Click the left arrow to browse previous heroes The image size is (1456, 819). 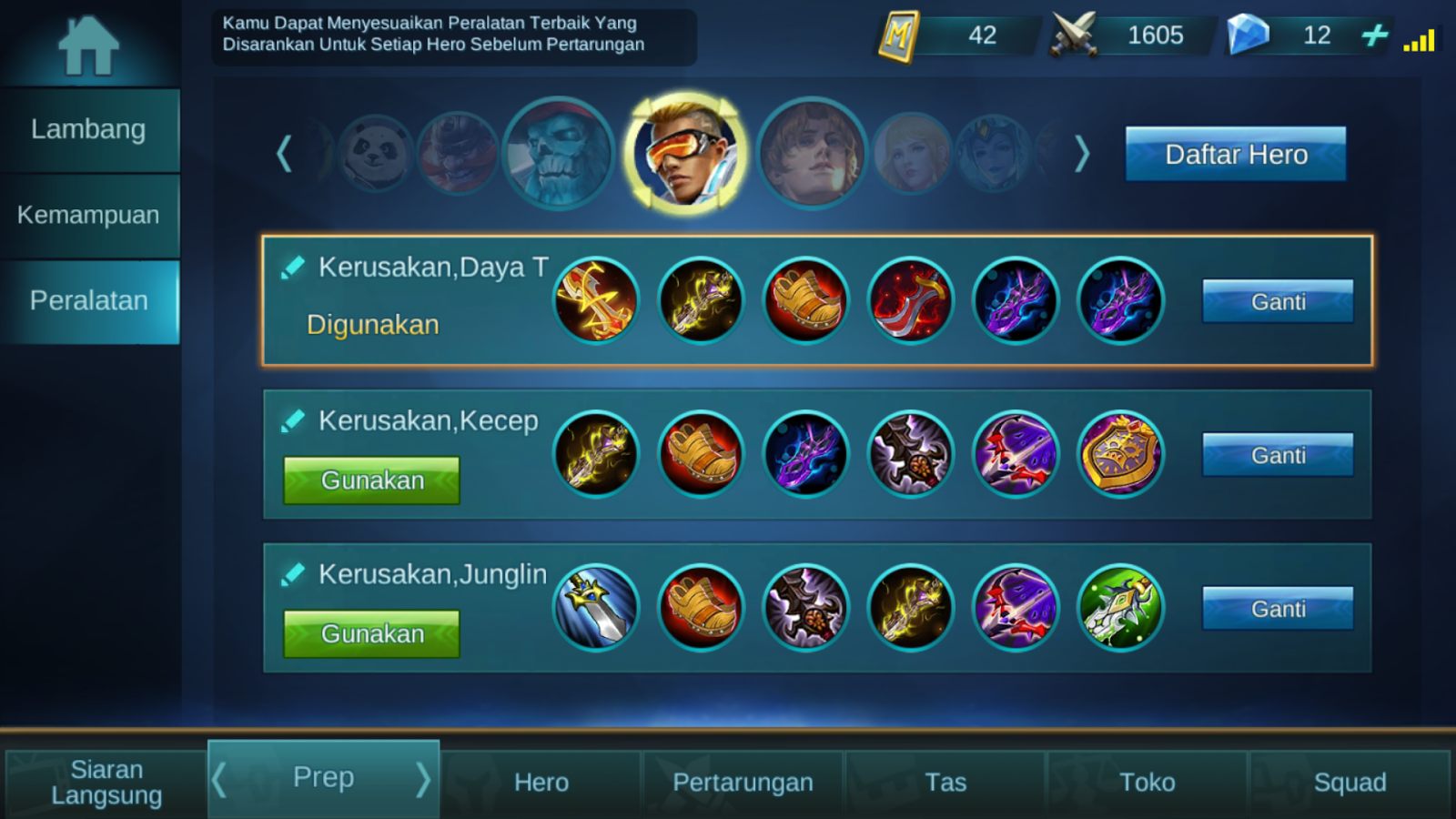[x=284, y=153]
